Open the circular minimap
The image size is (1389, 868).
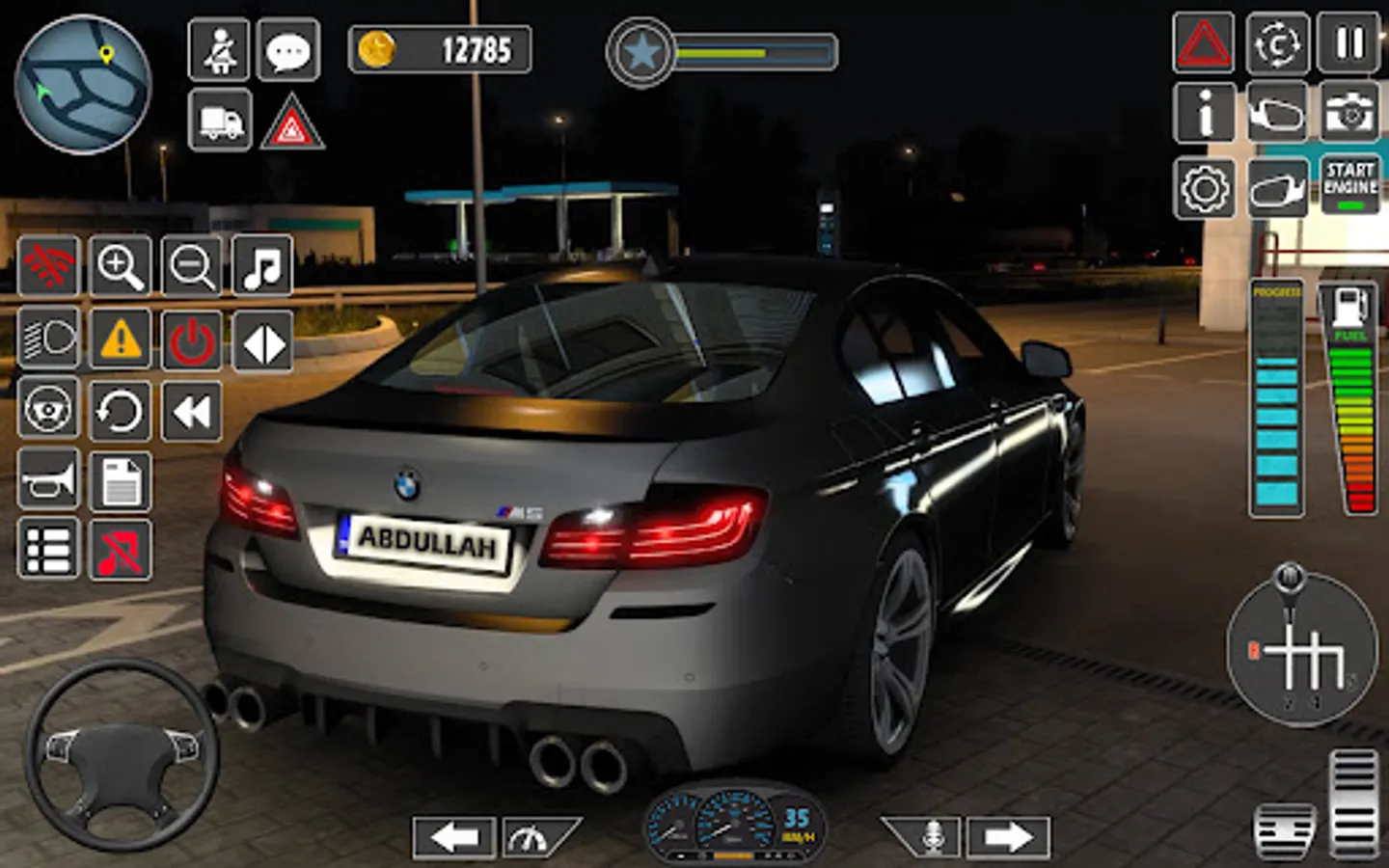83,84
